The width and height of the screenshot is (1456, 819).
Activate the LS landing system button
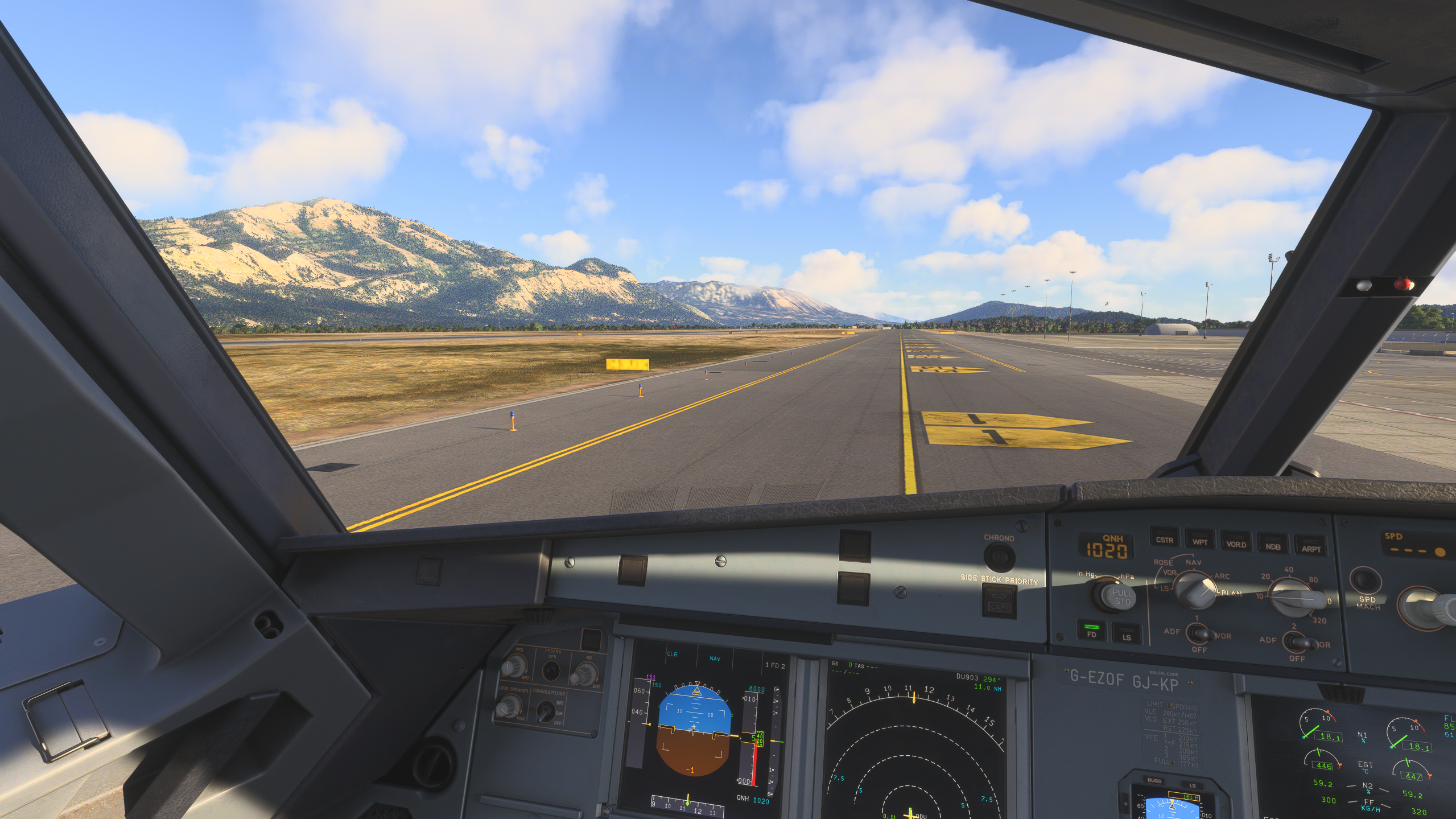(1127, 635)
